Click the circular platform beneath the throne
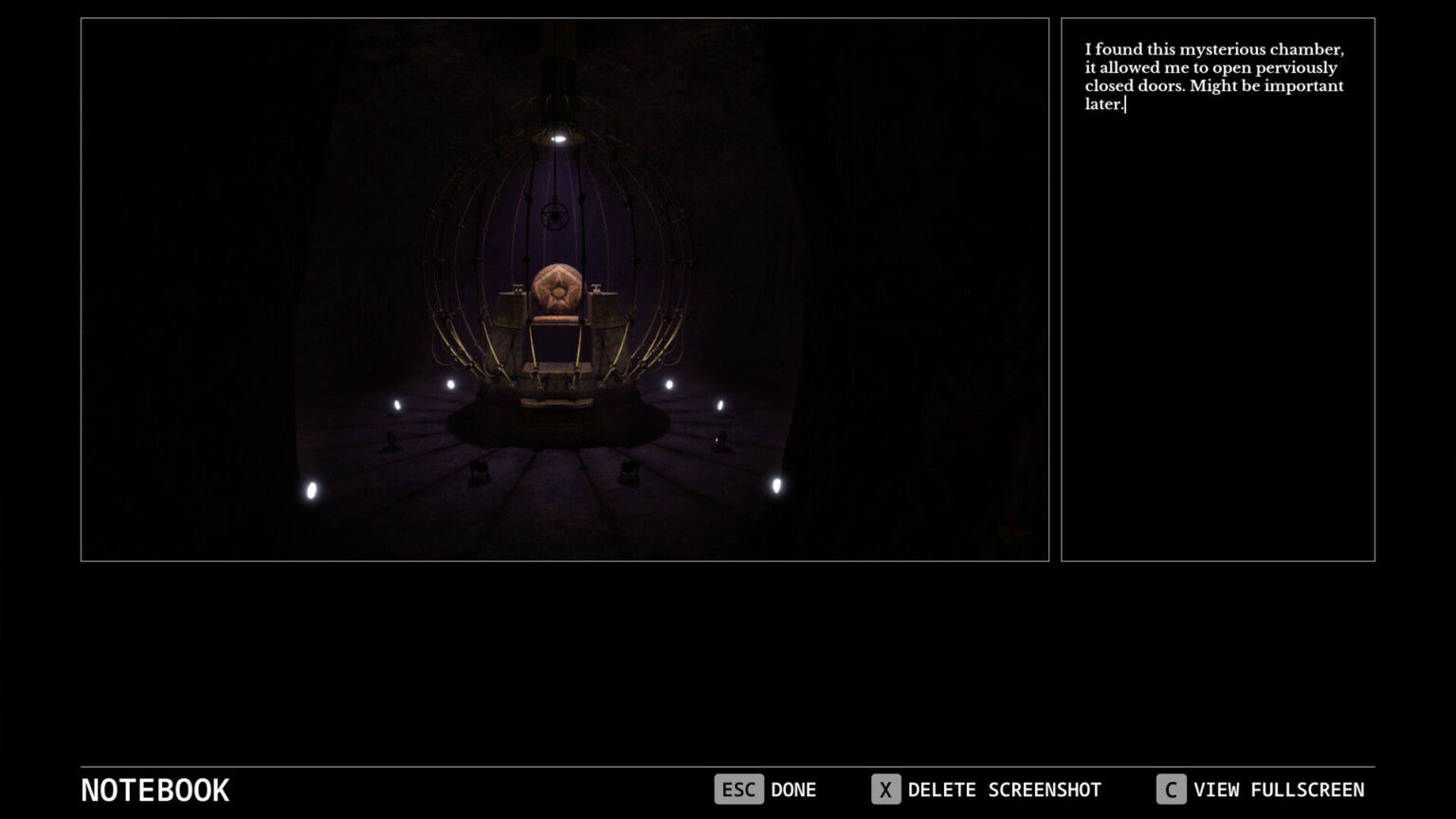Image resolution: width=1456 pixels, height=819 pixels. [559, 422]
